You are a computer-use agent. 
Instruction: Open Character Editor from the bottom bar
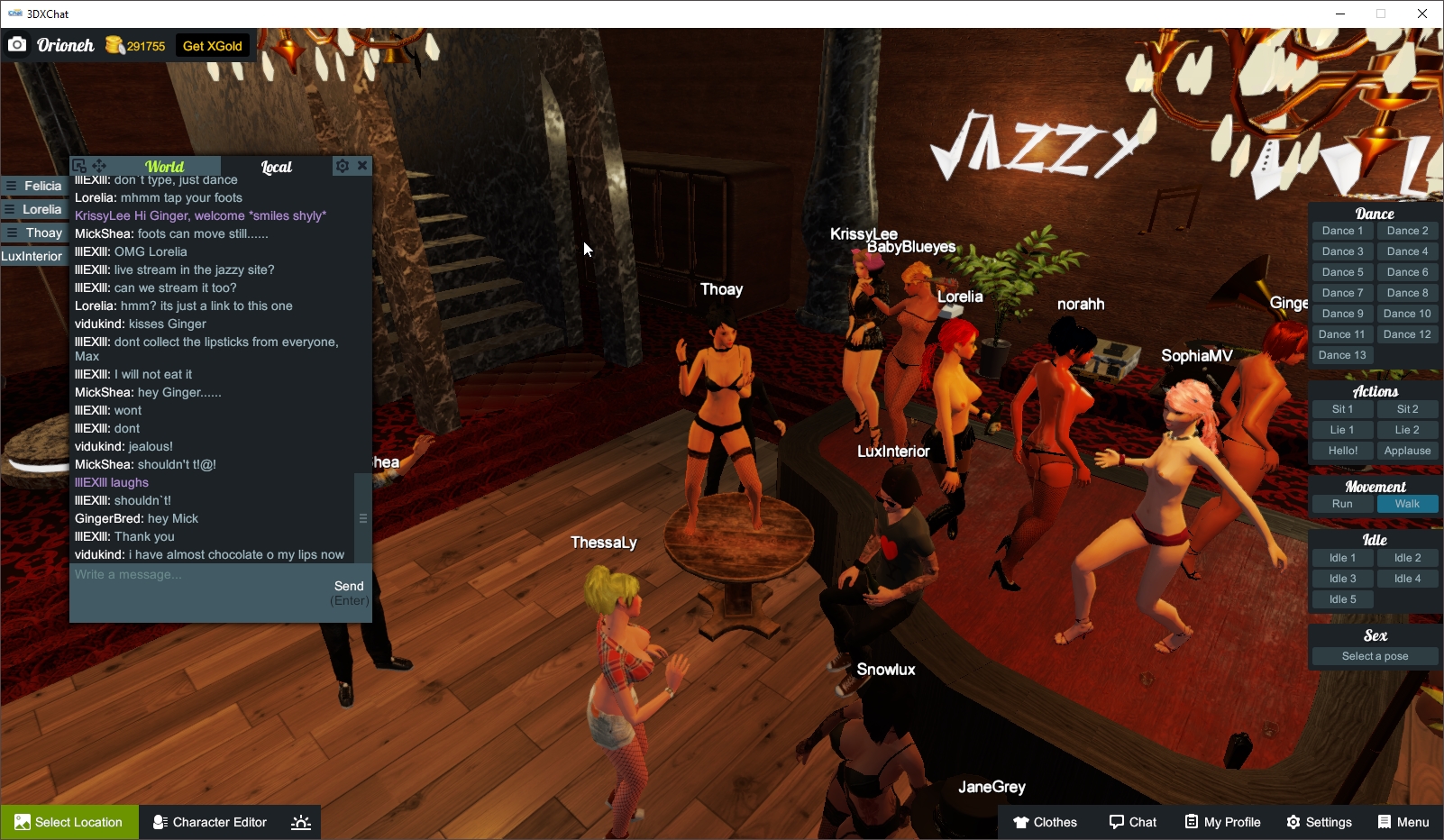[209, 822]
